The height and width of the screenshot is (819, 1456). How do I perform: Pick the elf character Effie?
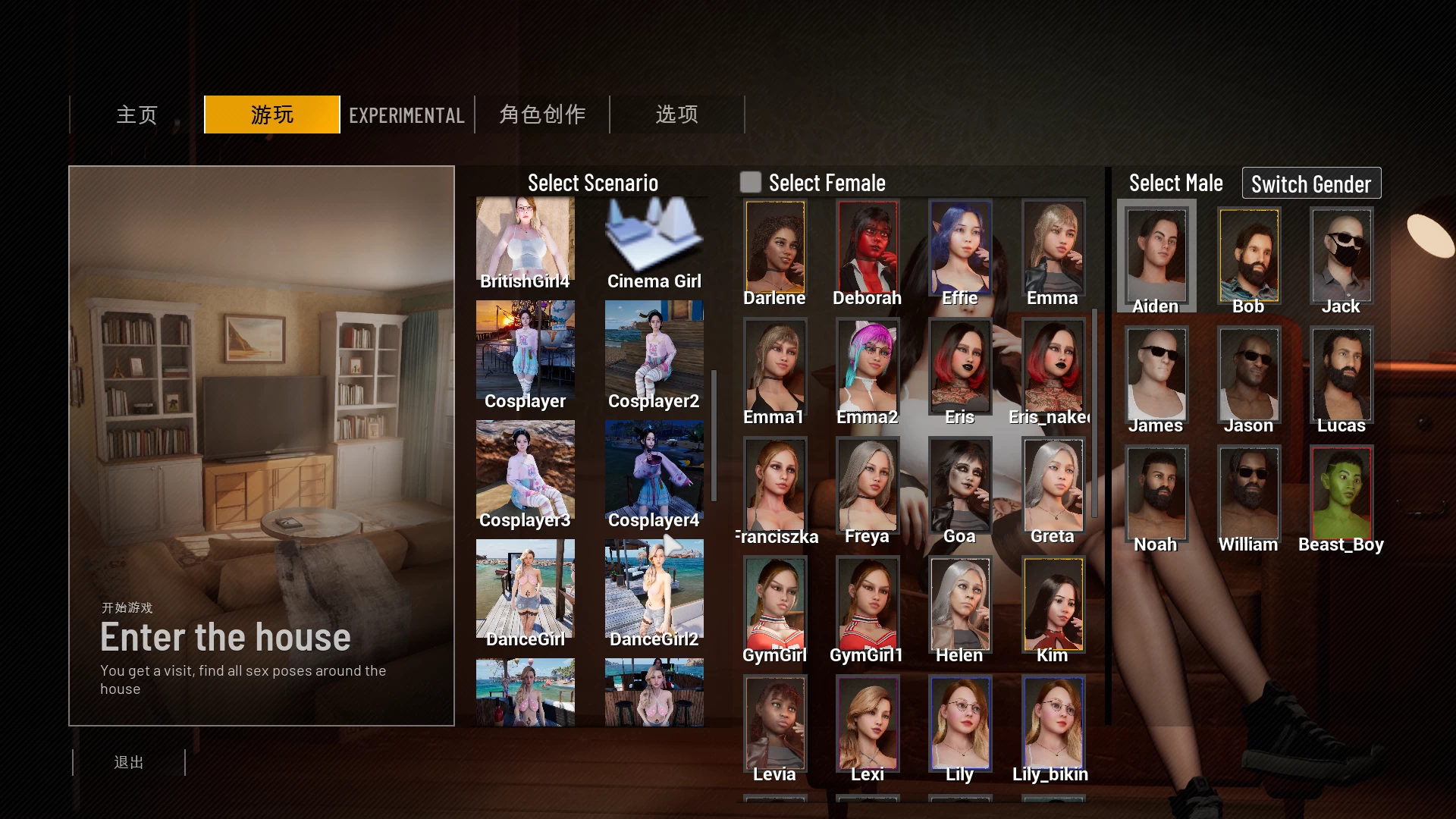click(959, 246)
